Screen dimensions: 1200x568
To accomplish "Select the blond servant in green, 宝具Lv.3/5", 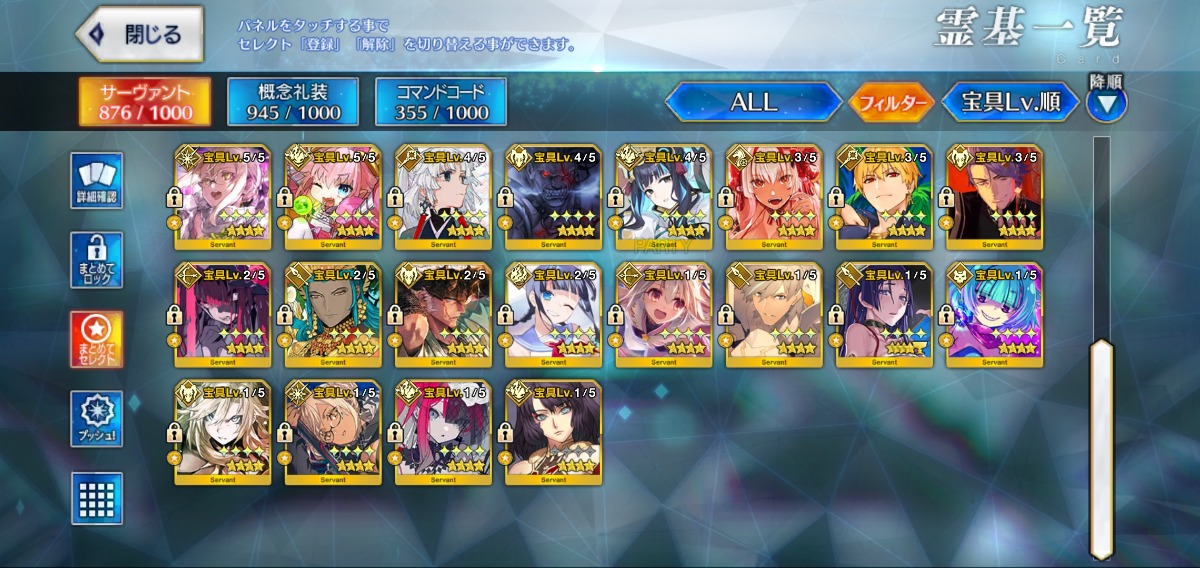I will pyautogui.click(x=884, y=198).
